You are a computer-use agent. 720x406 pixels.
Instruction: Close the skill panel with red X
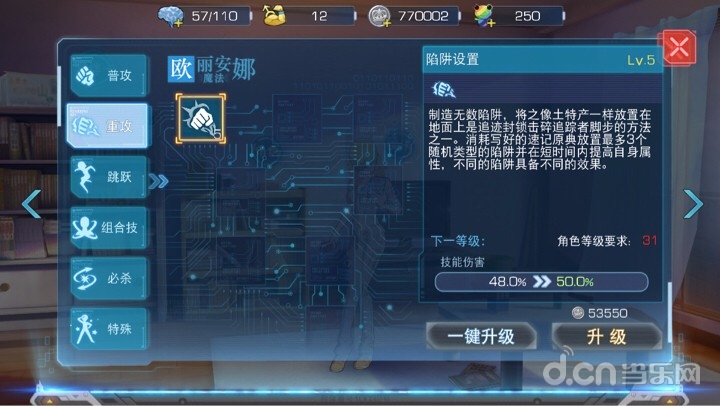click(x=679, y=48)
